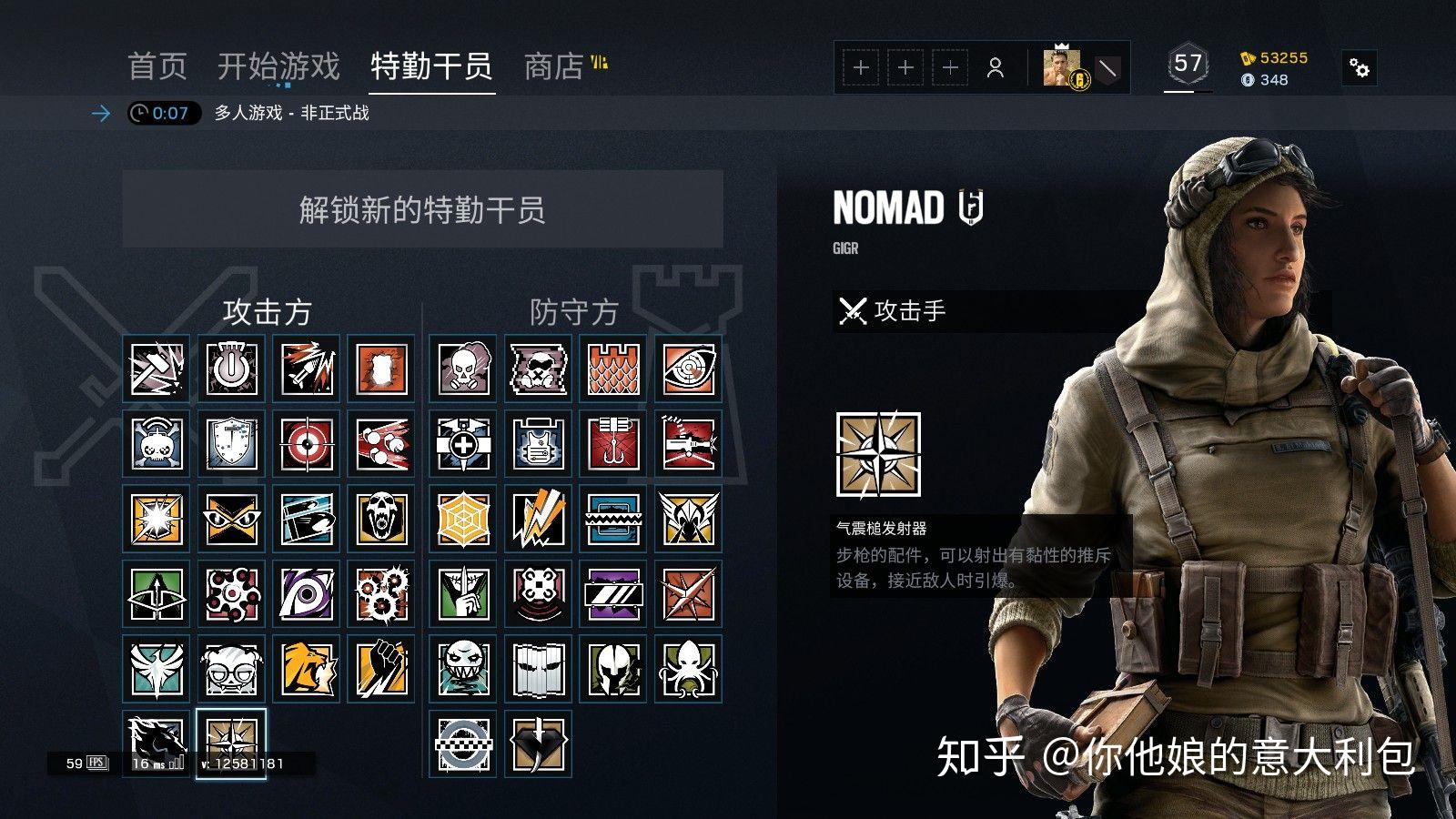
Task: Open the gear settings icon
Action: click(1360, 67)
